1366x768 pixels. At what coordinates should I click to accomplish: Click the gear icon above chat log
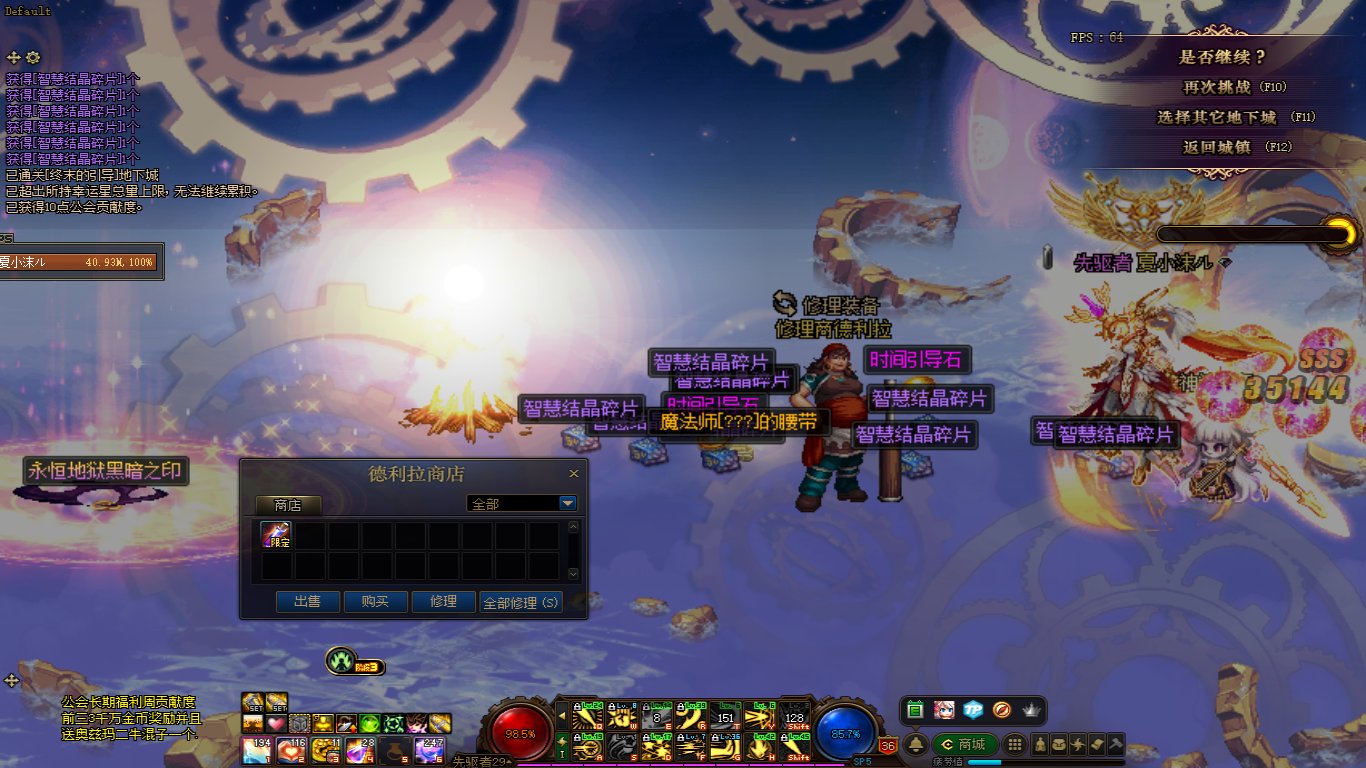point(33,58)
